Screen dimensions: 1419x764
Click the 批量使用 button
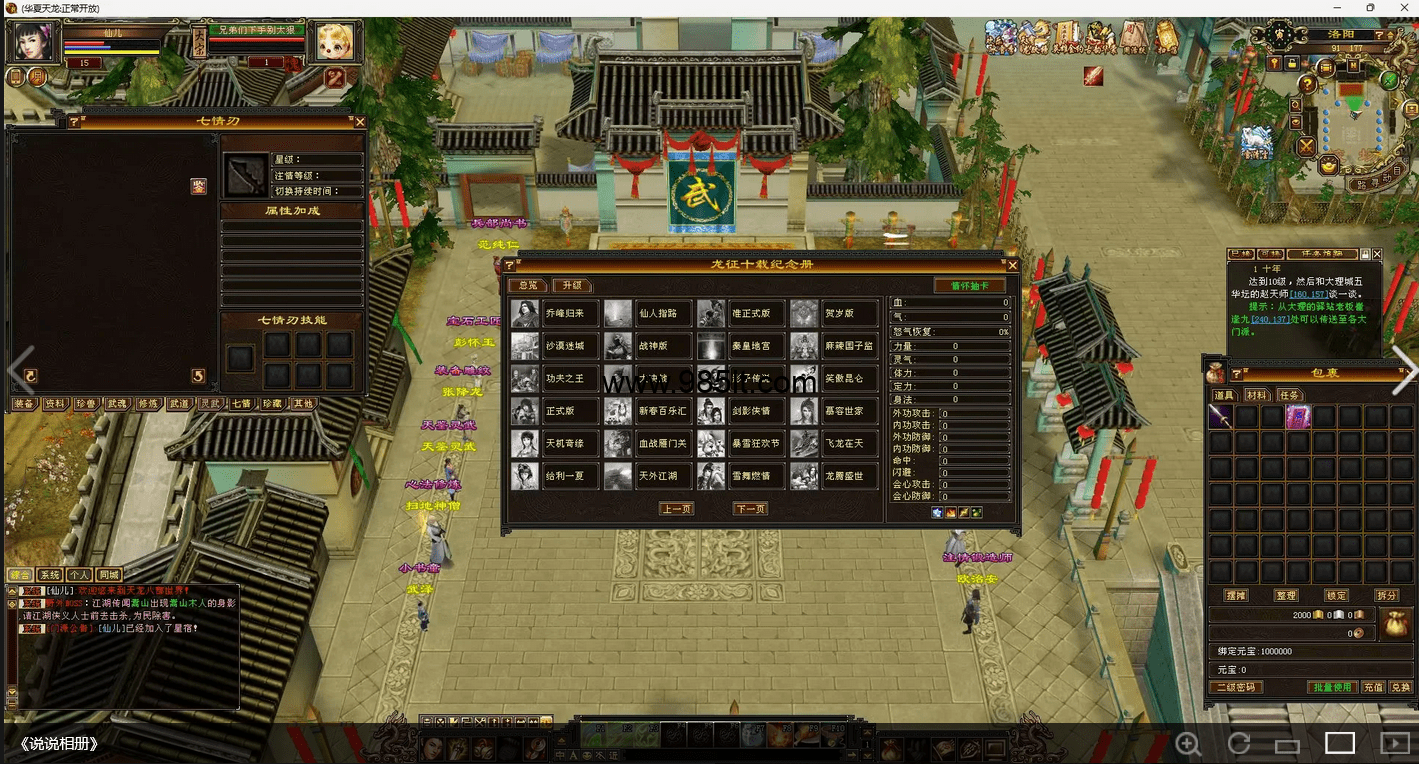coord(1332,687)
